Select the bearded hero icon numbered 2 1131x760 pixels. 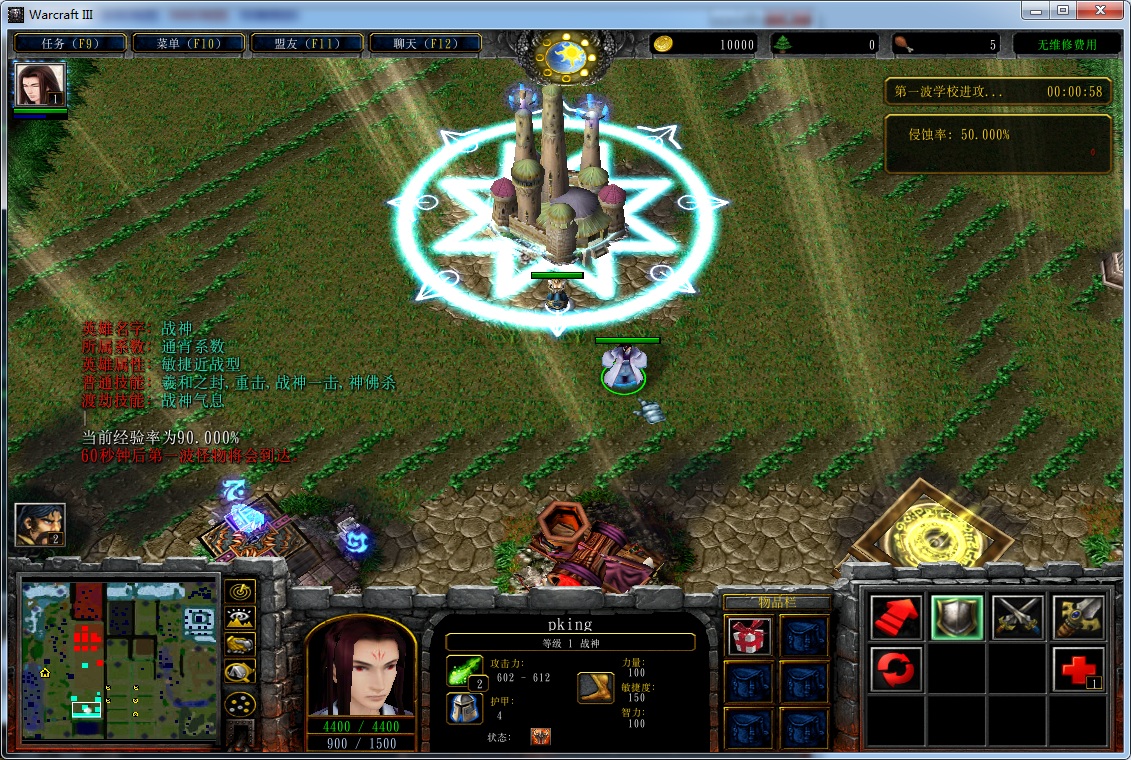40,525
